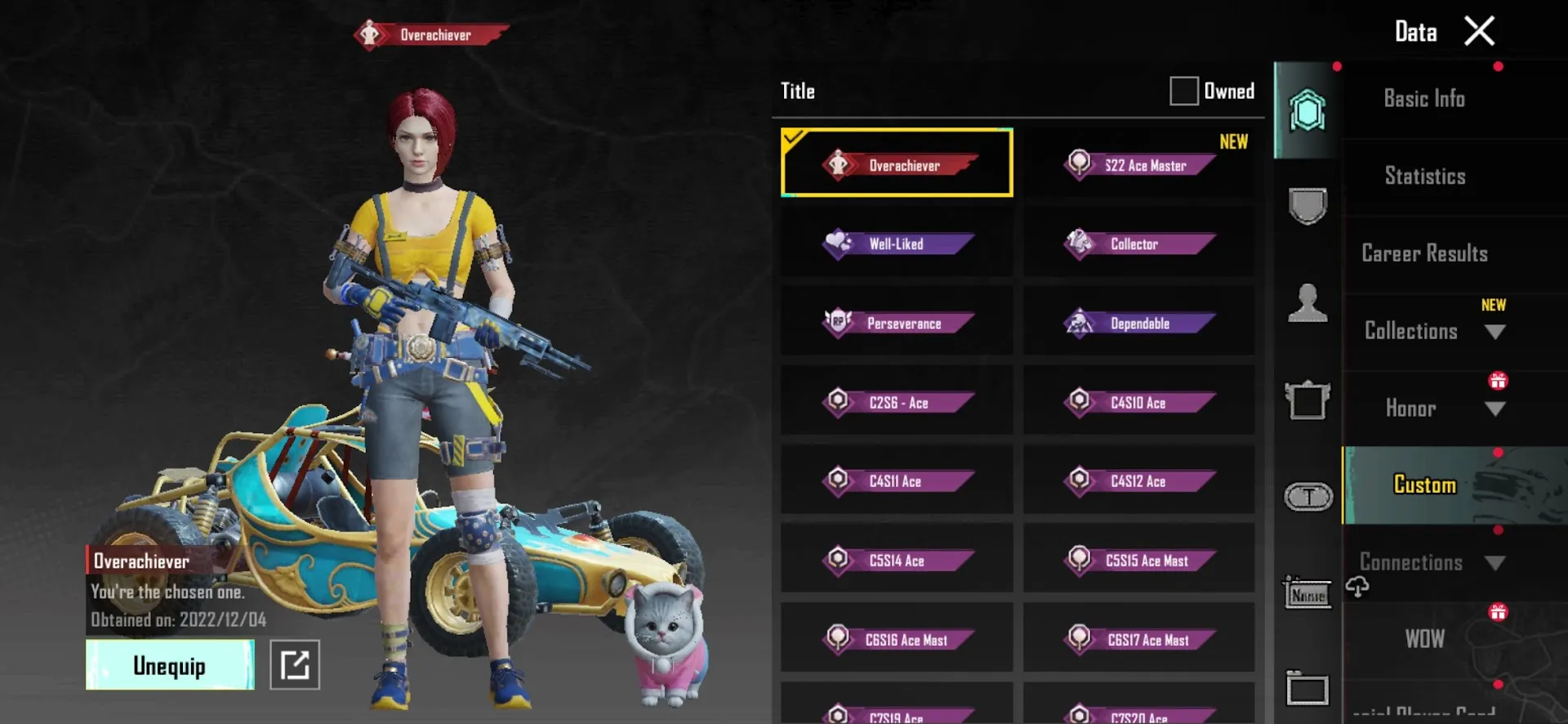Open the nameplate icon in sidebar
This screenshot has height=724, width=1568.
(x=1307, y=594)
